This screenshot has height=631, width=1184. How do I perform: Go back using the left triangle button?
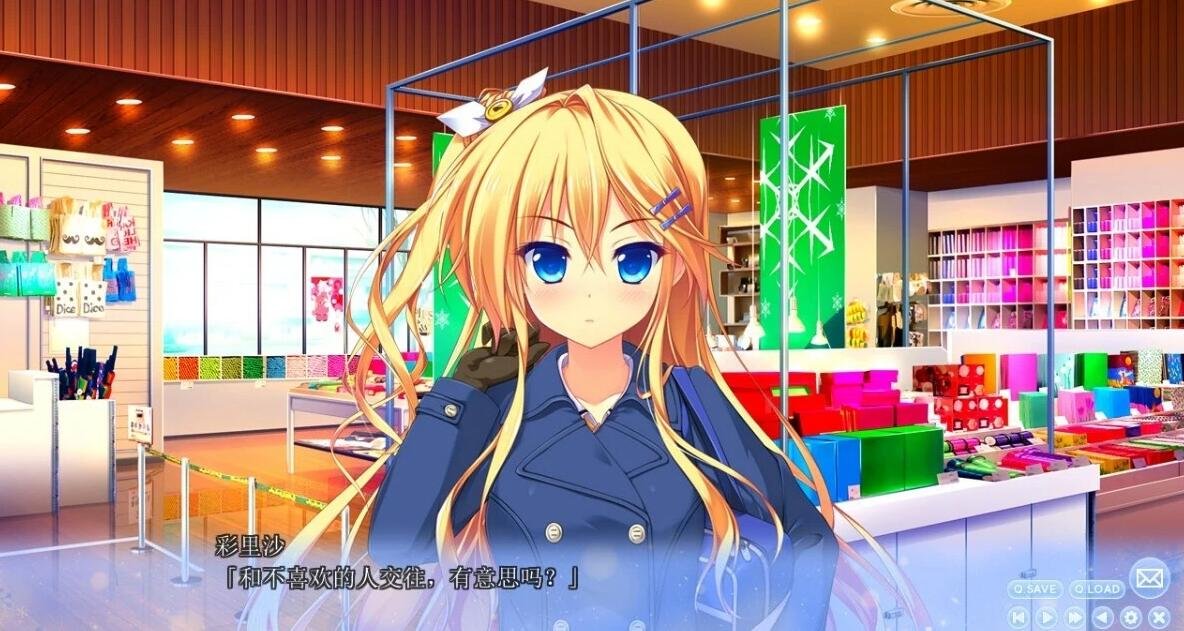(x=1103, y=617)
